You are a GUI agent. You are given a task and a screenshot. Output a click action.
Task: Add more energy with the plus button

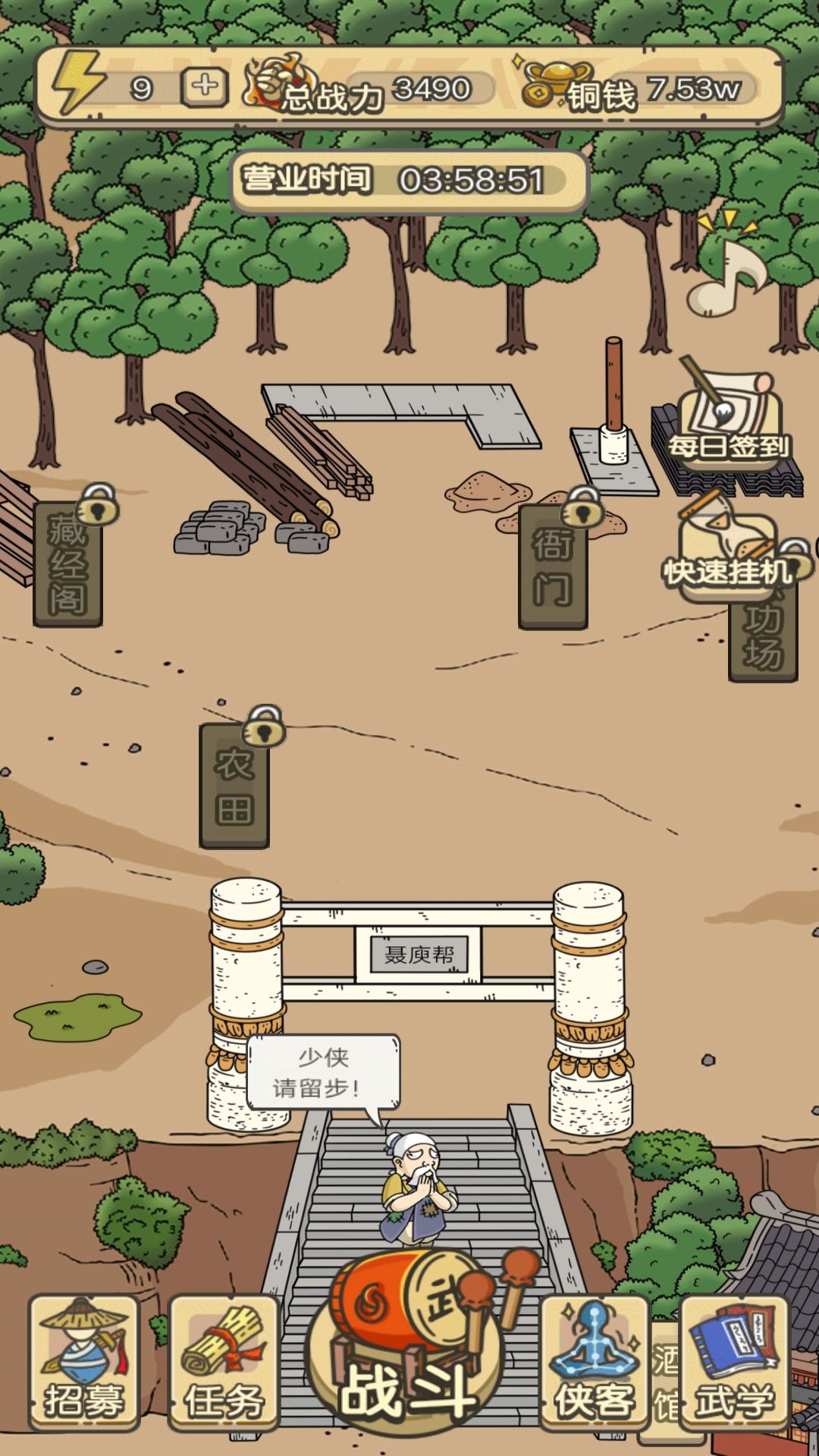[204, 87]
